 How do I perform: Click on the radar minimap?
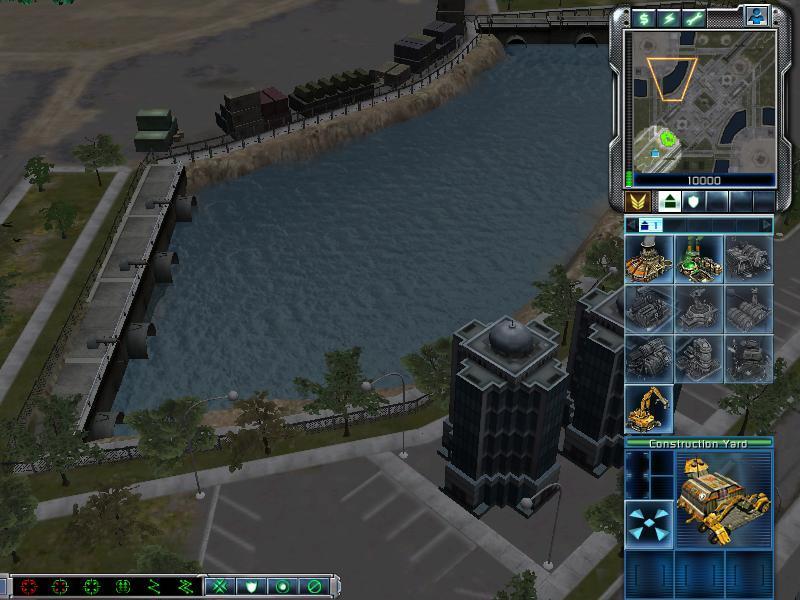pos(699,100)
